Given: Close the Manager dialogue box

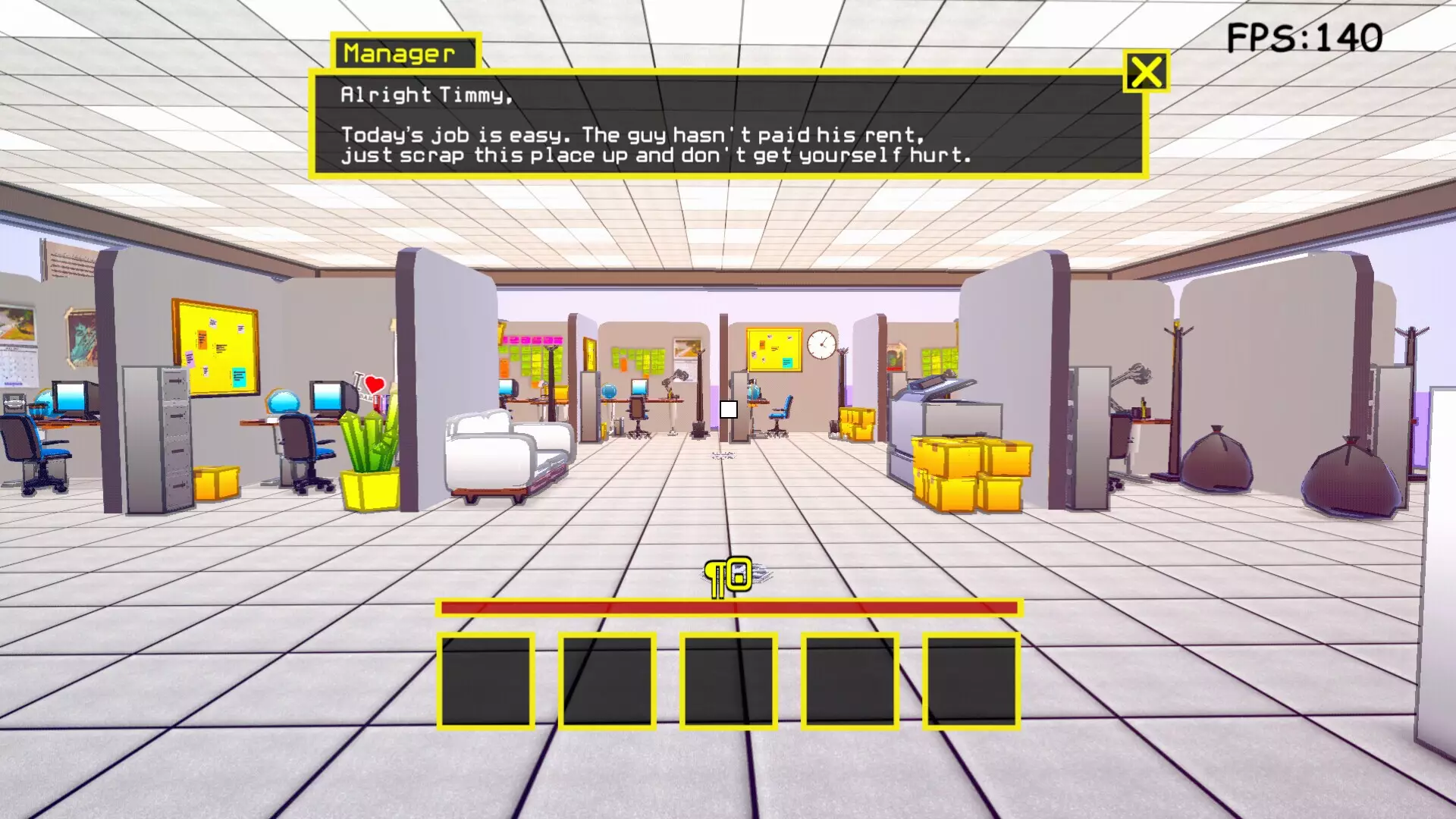Looking at the screenshot, I should (x=1145, y=73).
